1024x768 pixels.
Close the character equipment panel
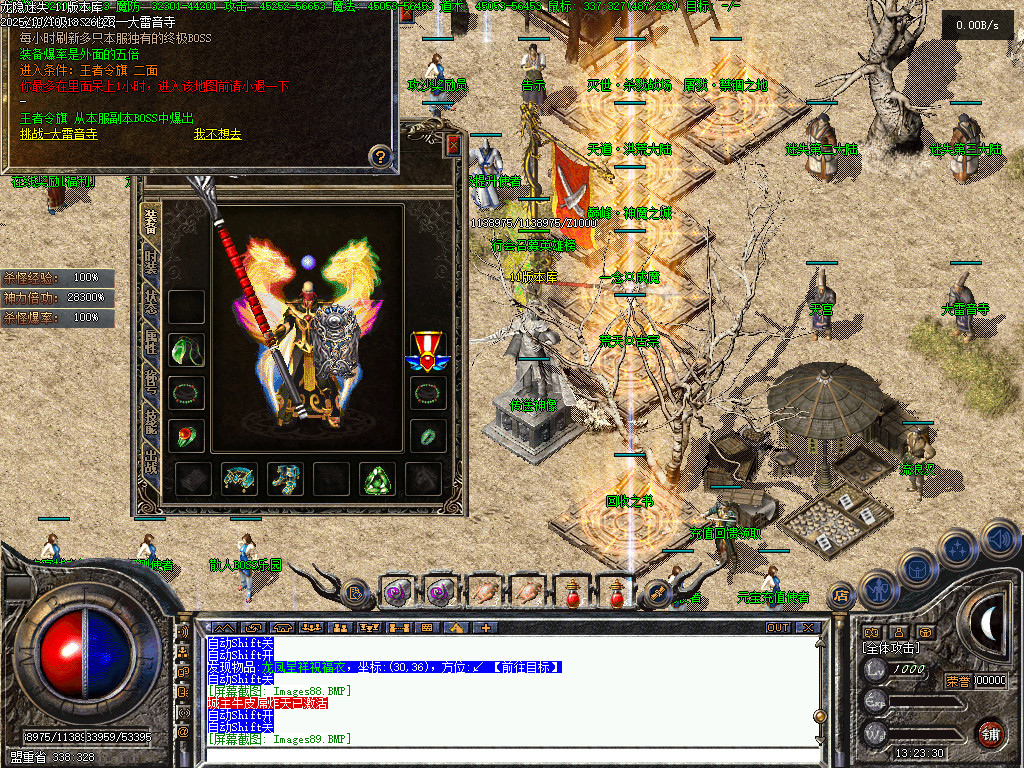click(453, 146)
